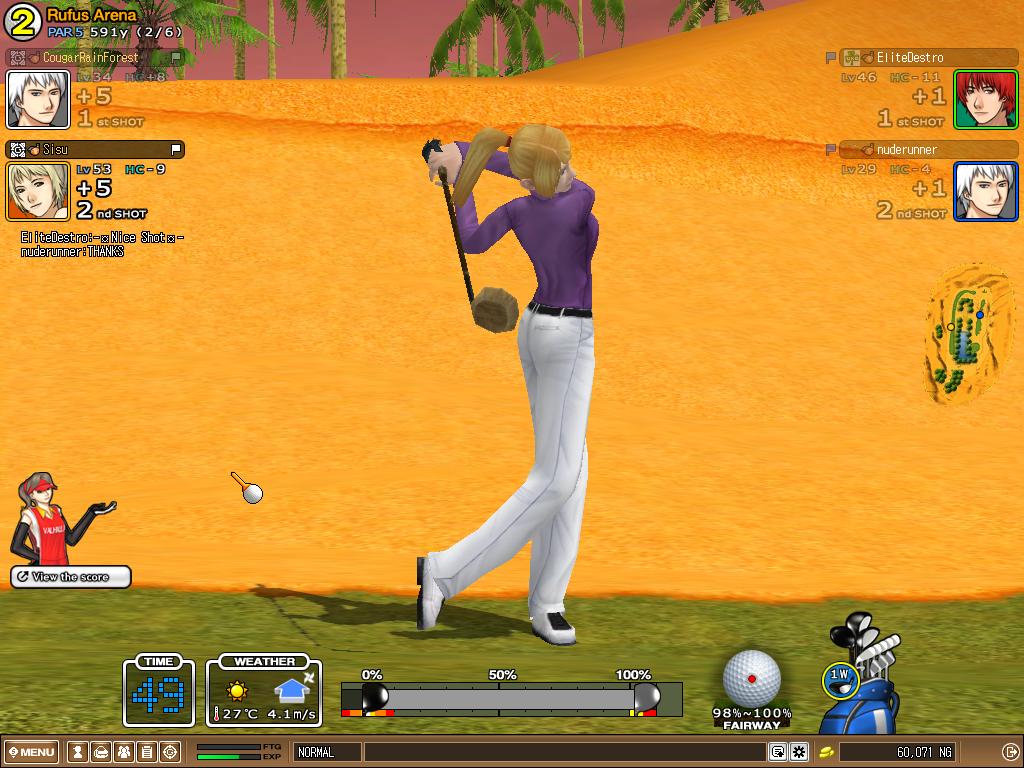Open the two-people community toolbar icon
This screenshot has width=1024, height=768.
point(124,752)
